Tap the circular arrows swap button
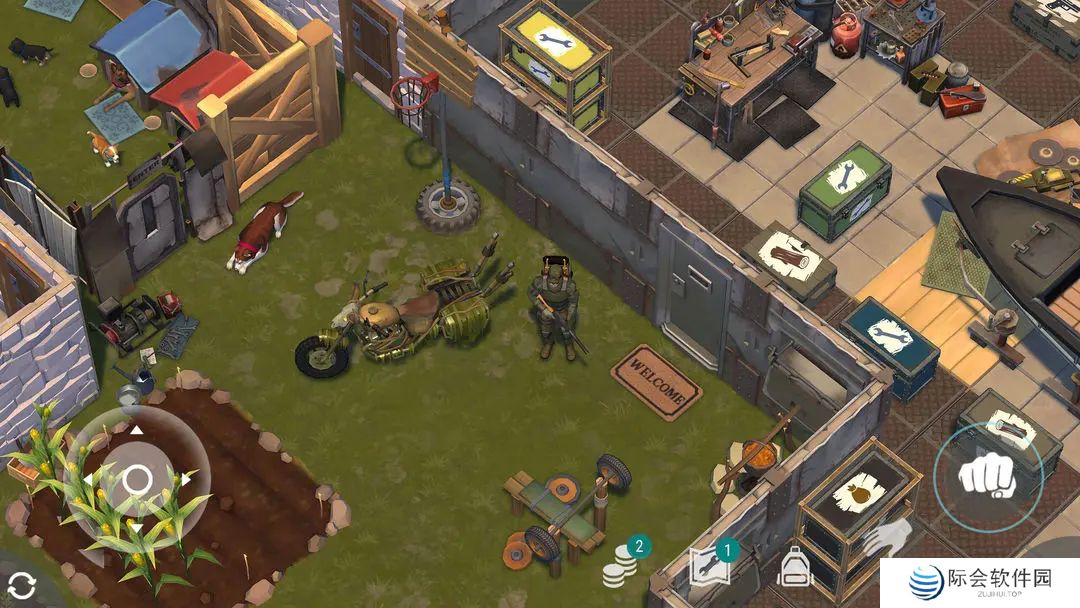Screen dimensions: 1080x608 21,586
